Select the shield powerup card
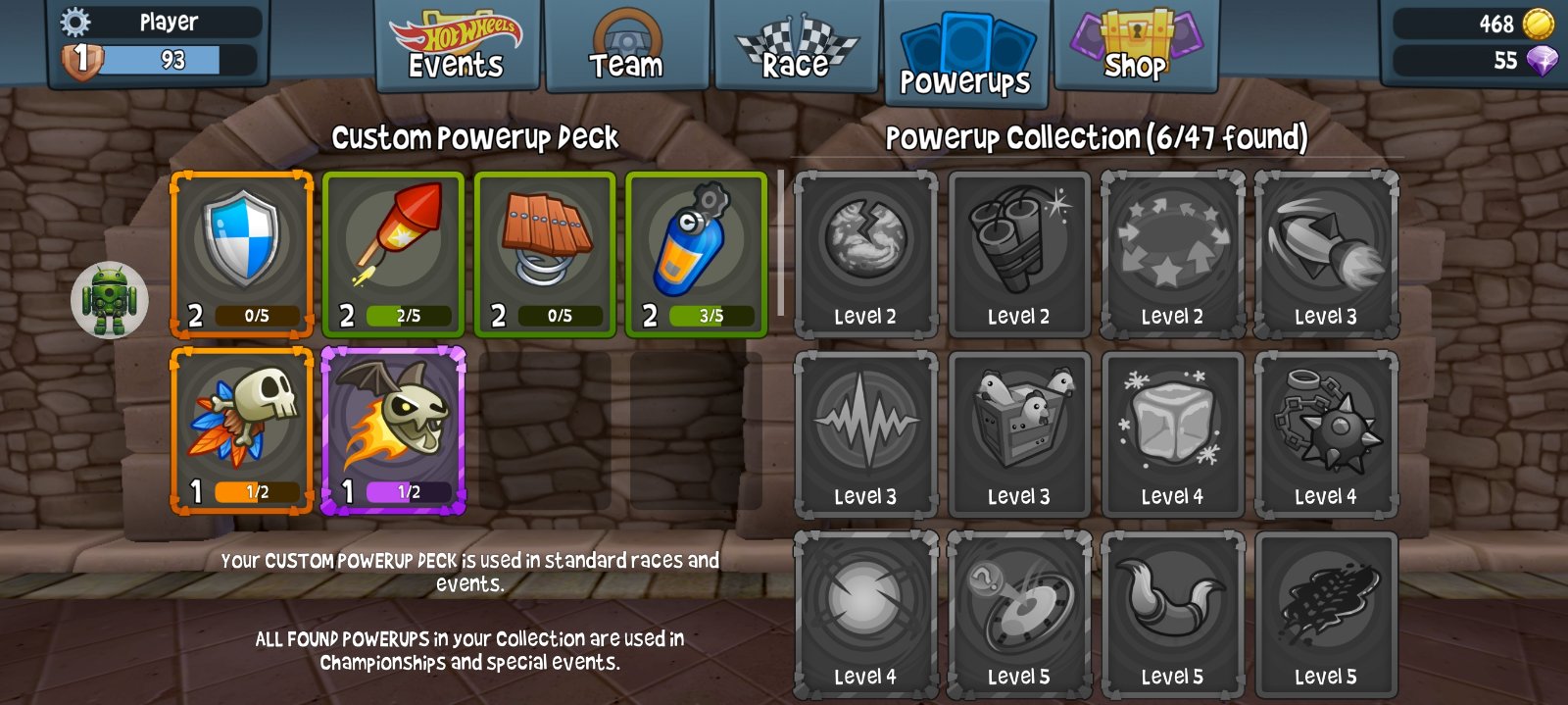Screen dimensions: 1568x705 tap(242, 254)
